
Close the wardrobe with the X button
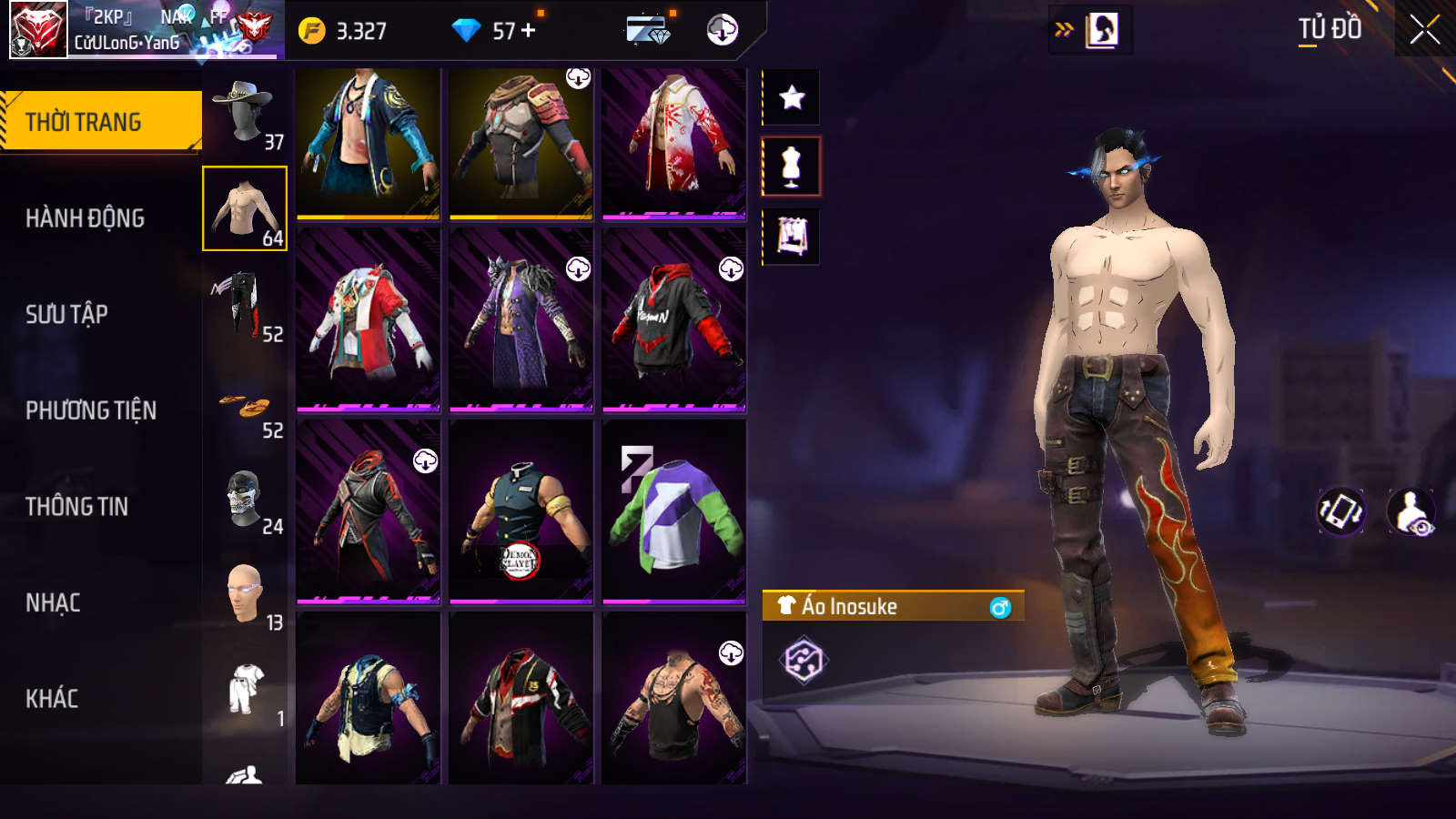[1424, 30]
